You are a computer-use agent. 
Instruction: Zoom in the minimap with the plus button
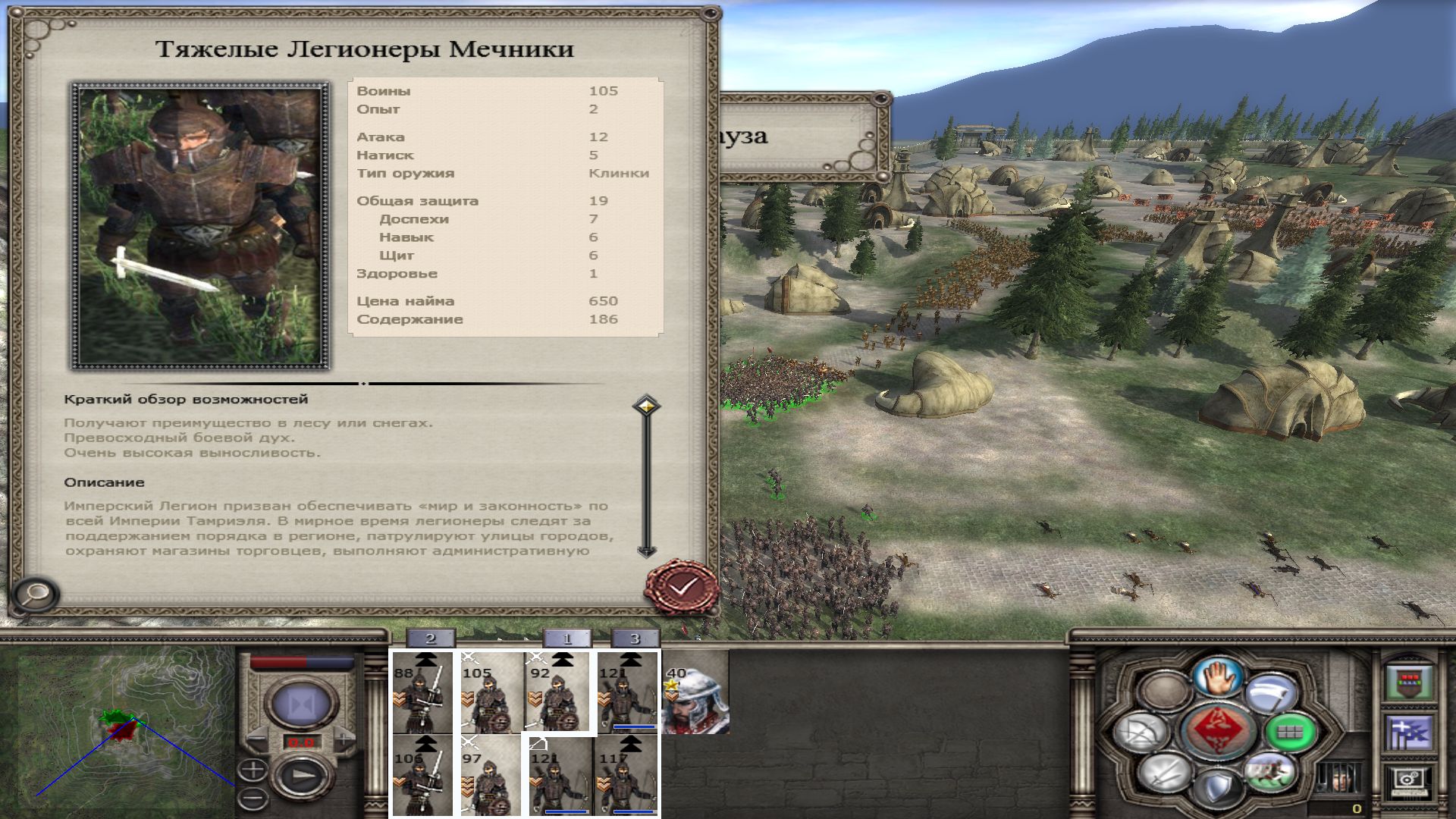(253, 770)
